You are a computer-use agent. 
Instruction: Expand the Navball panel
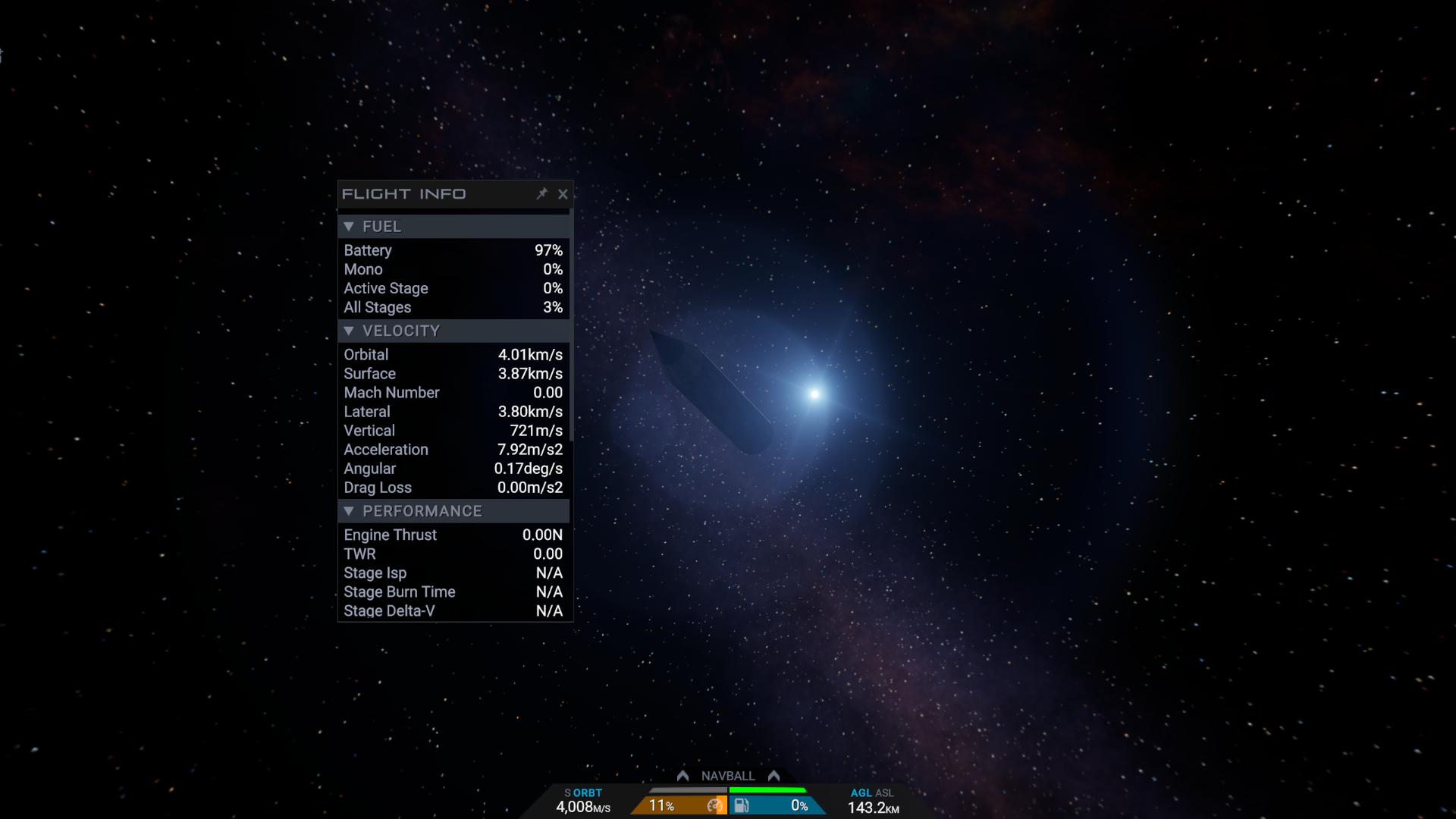[x=727, y=776]
